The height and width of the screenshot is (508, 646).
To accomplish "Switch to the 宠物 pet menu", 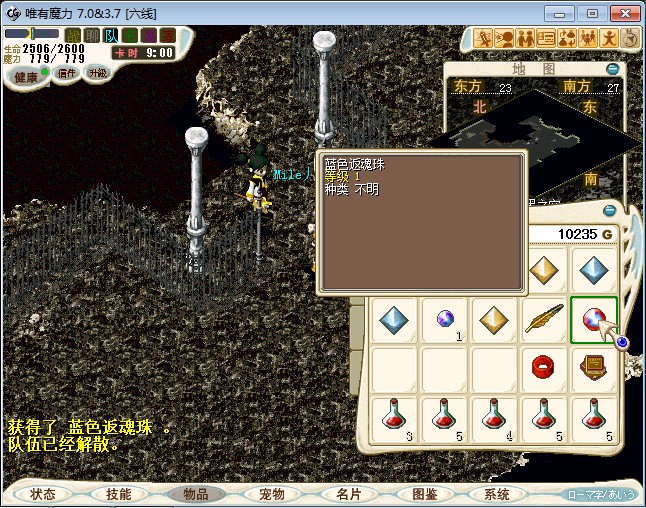I will pyautogui.click(x=271, y=494).
